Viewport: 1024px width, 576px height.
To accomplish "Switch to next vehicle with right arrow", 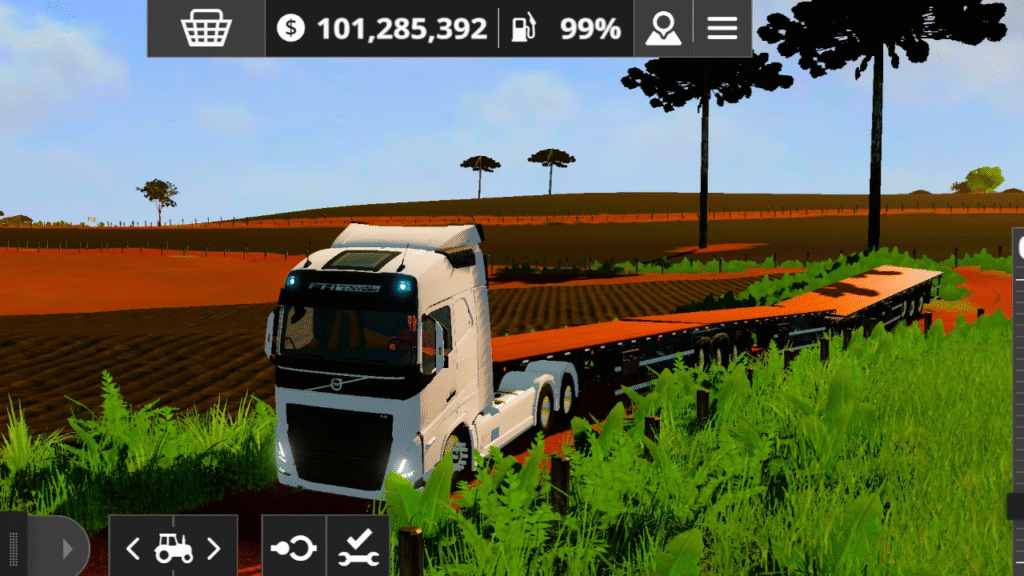I will pyautogui.click(x=212, y=547).
